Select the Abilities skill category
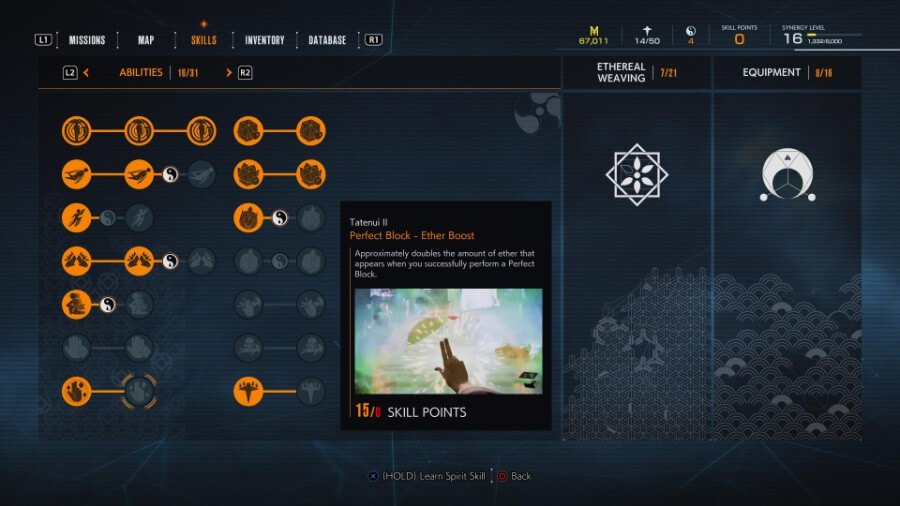 tap(141, 72)
